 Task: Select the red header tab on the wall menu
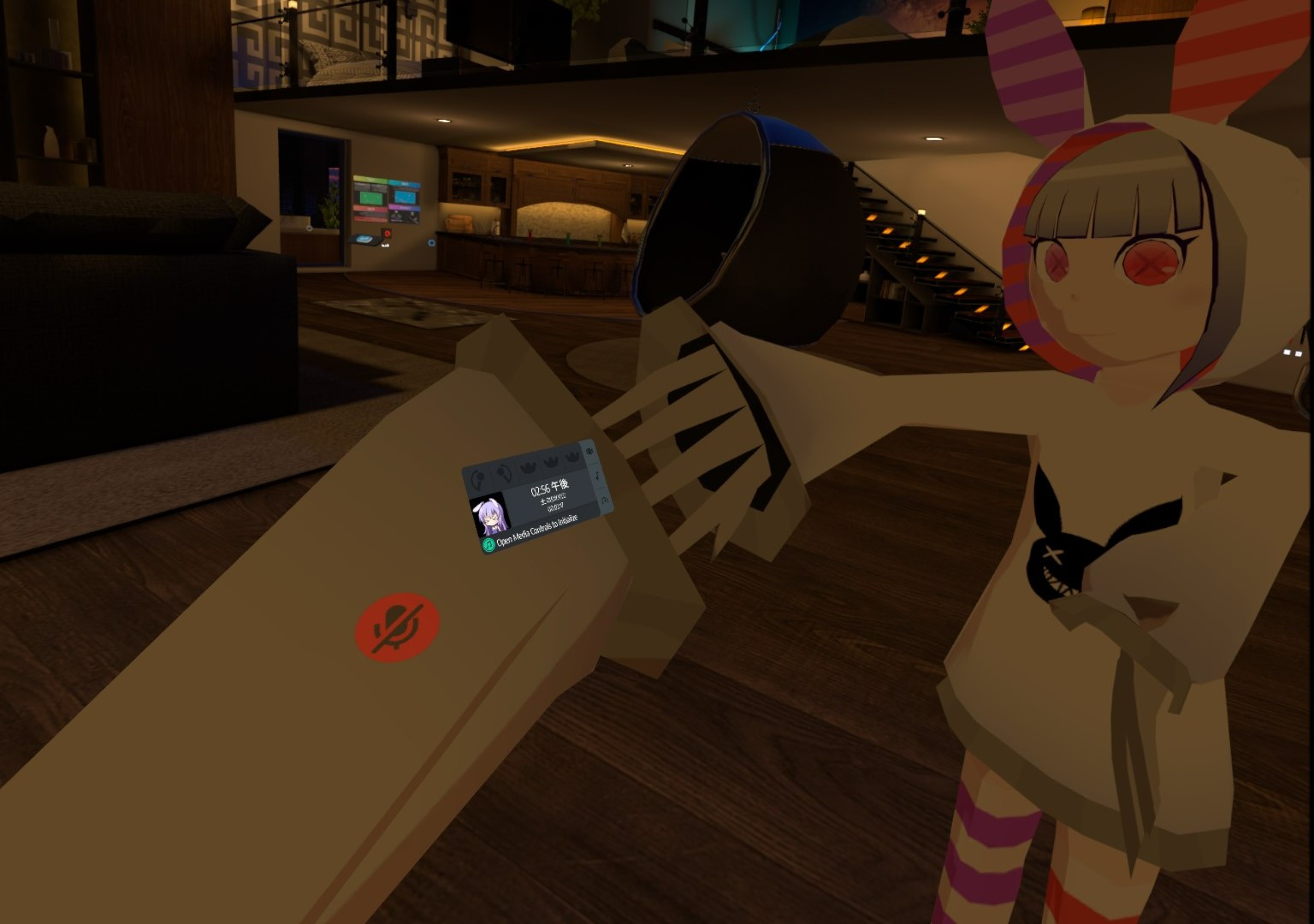[x=370, y=209]
